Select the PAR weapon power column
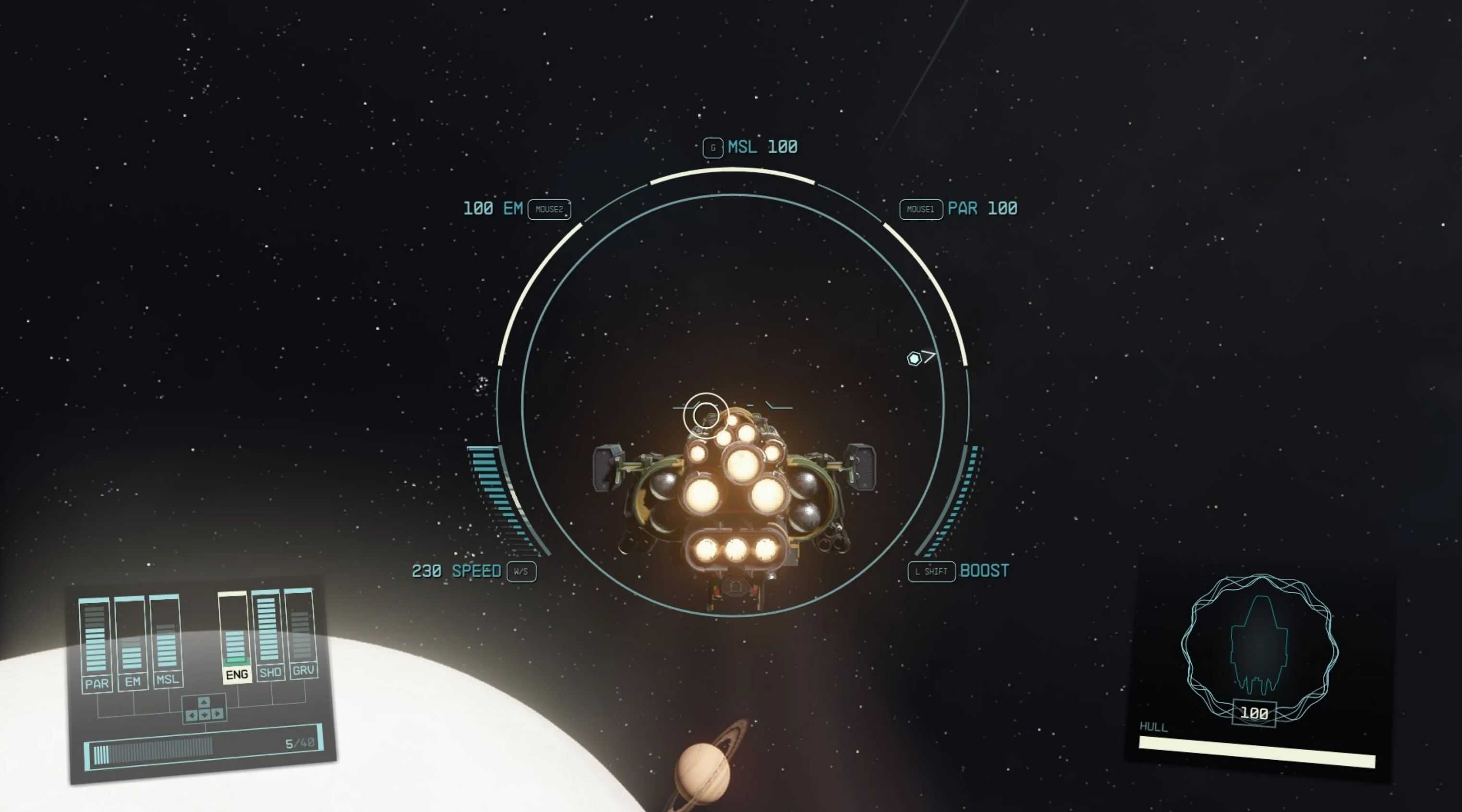This screenshot has width=1462, height=812. 95,644
